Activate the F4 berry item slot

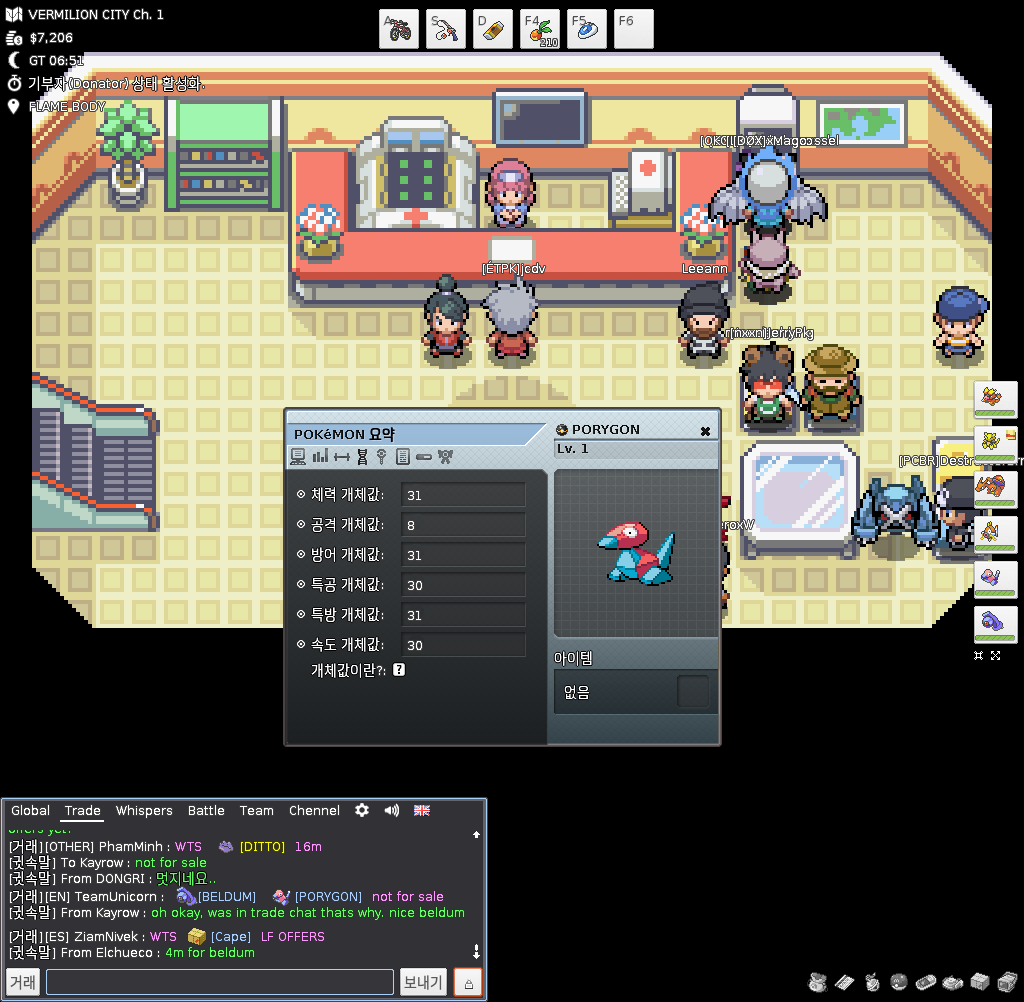(x=540, y=29)
